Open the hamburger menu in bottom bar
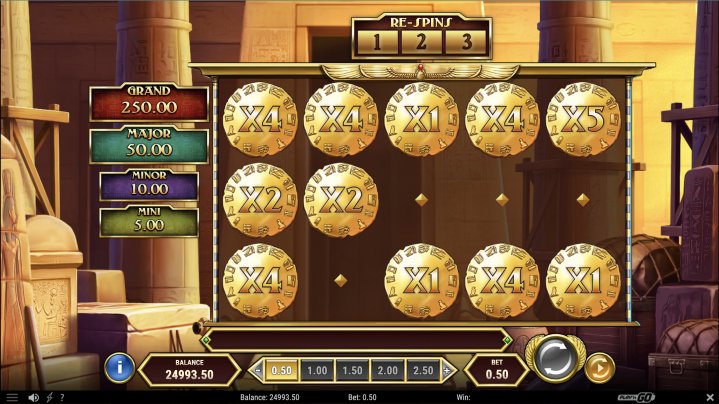719x404 pixels. tap(11, 397)
